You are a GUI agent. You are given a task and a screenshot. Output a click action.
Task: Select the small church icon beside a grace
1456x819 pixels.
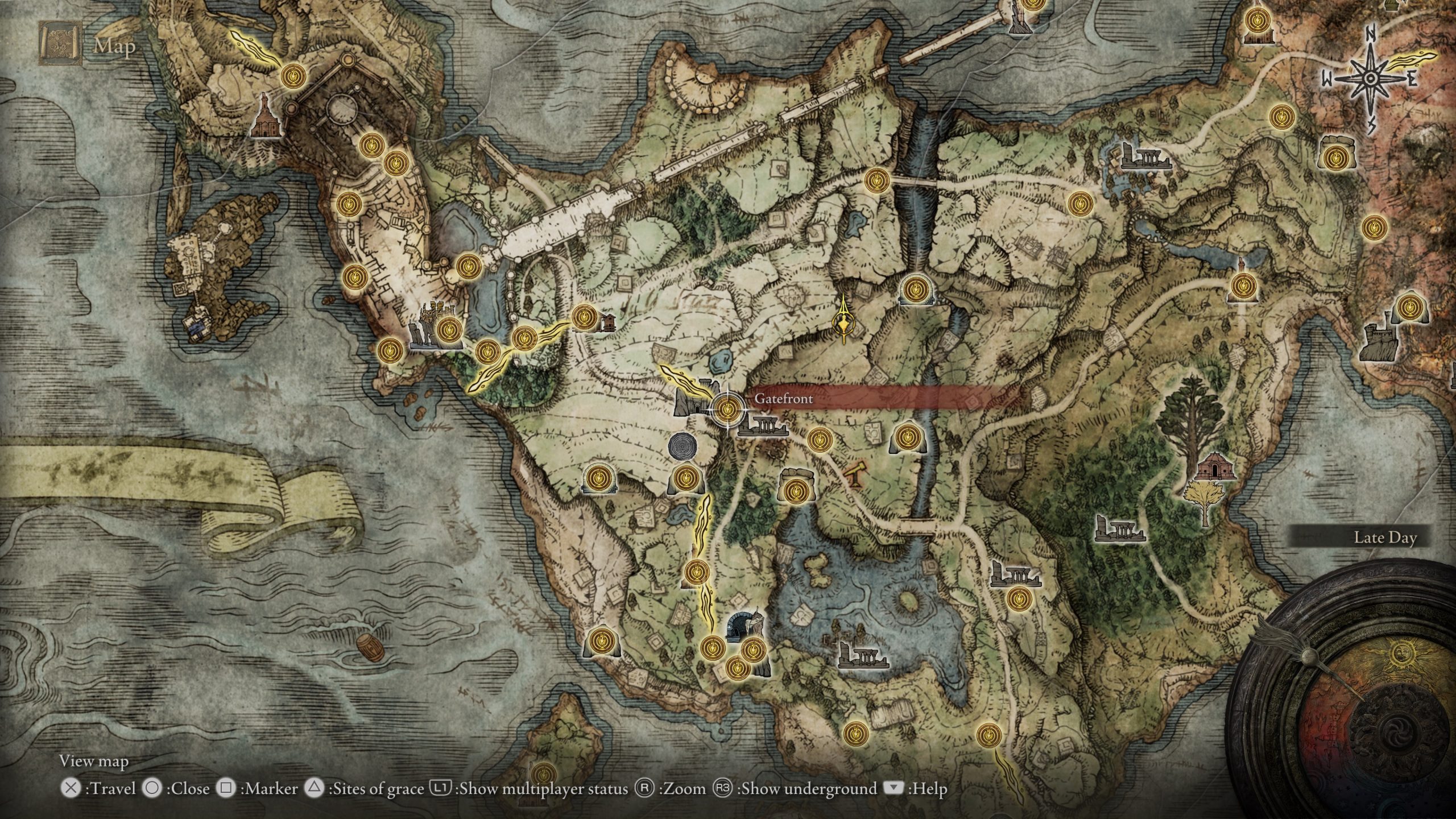tap(607, 322)
